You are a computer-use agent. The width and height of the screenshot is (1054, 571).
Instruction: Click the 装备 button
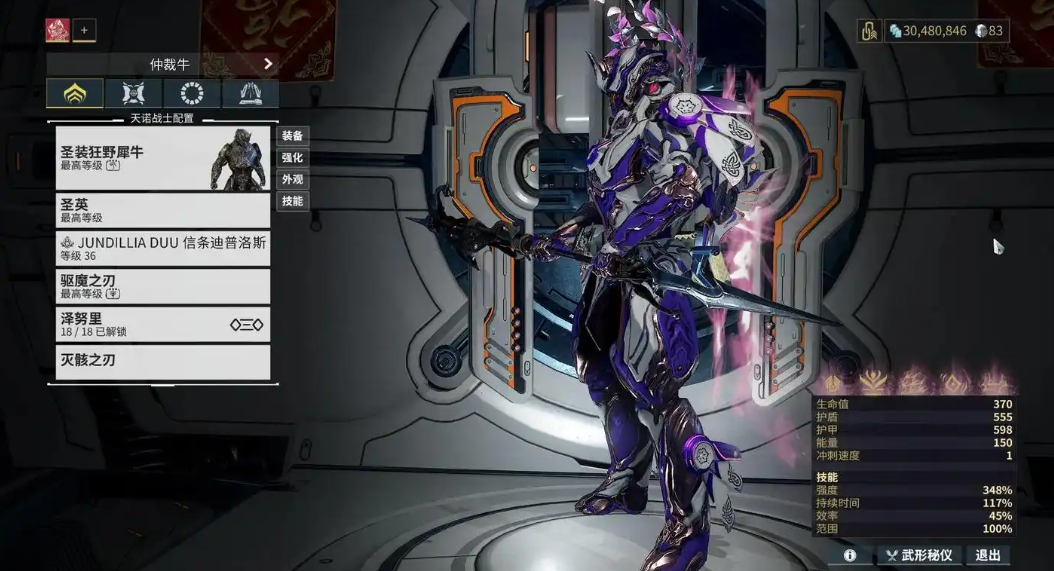coord(292,136)
